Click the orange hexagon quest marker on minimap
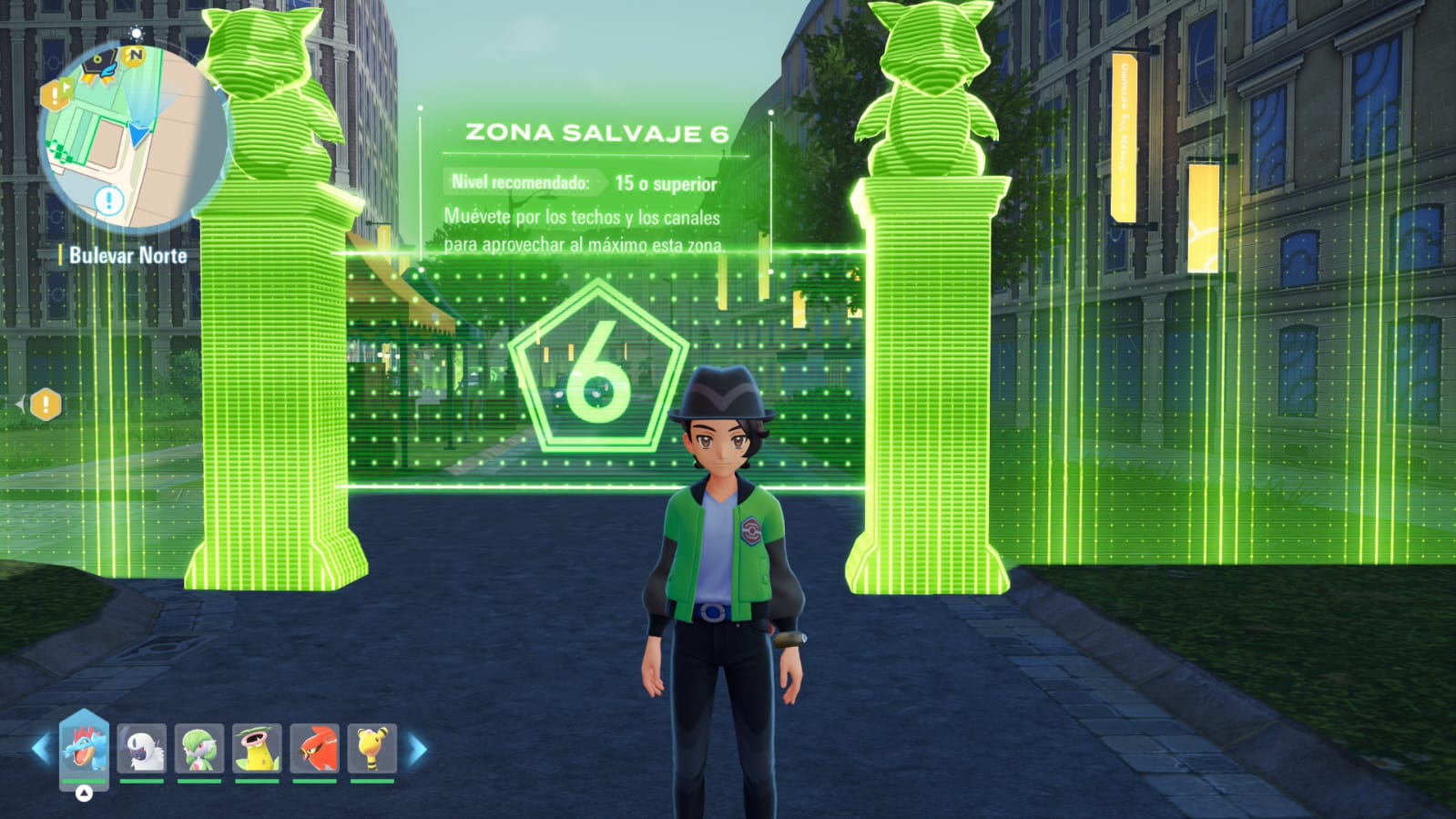 (55, 94)
